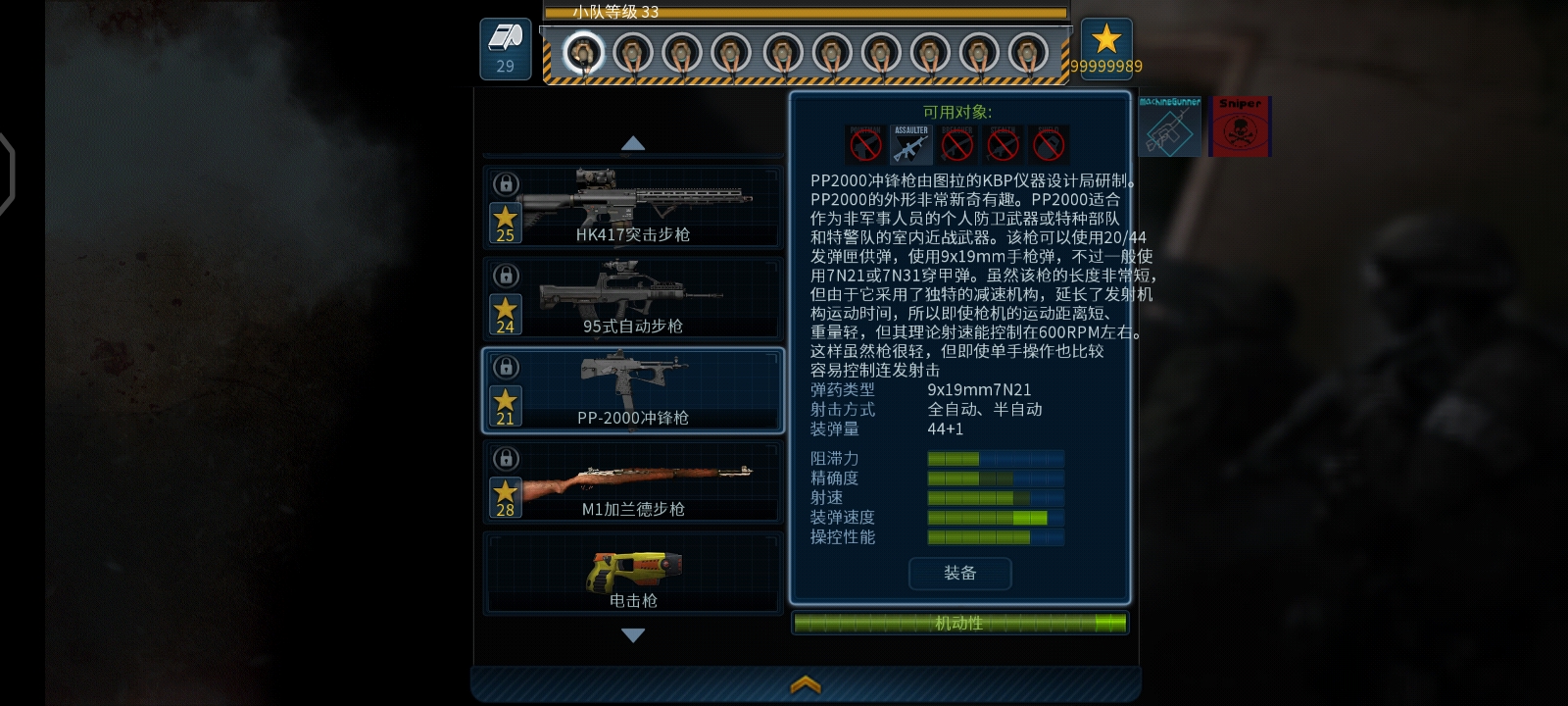
Task: Click the disabled Breacher class icon
Action: click(956, 144)
